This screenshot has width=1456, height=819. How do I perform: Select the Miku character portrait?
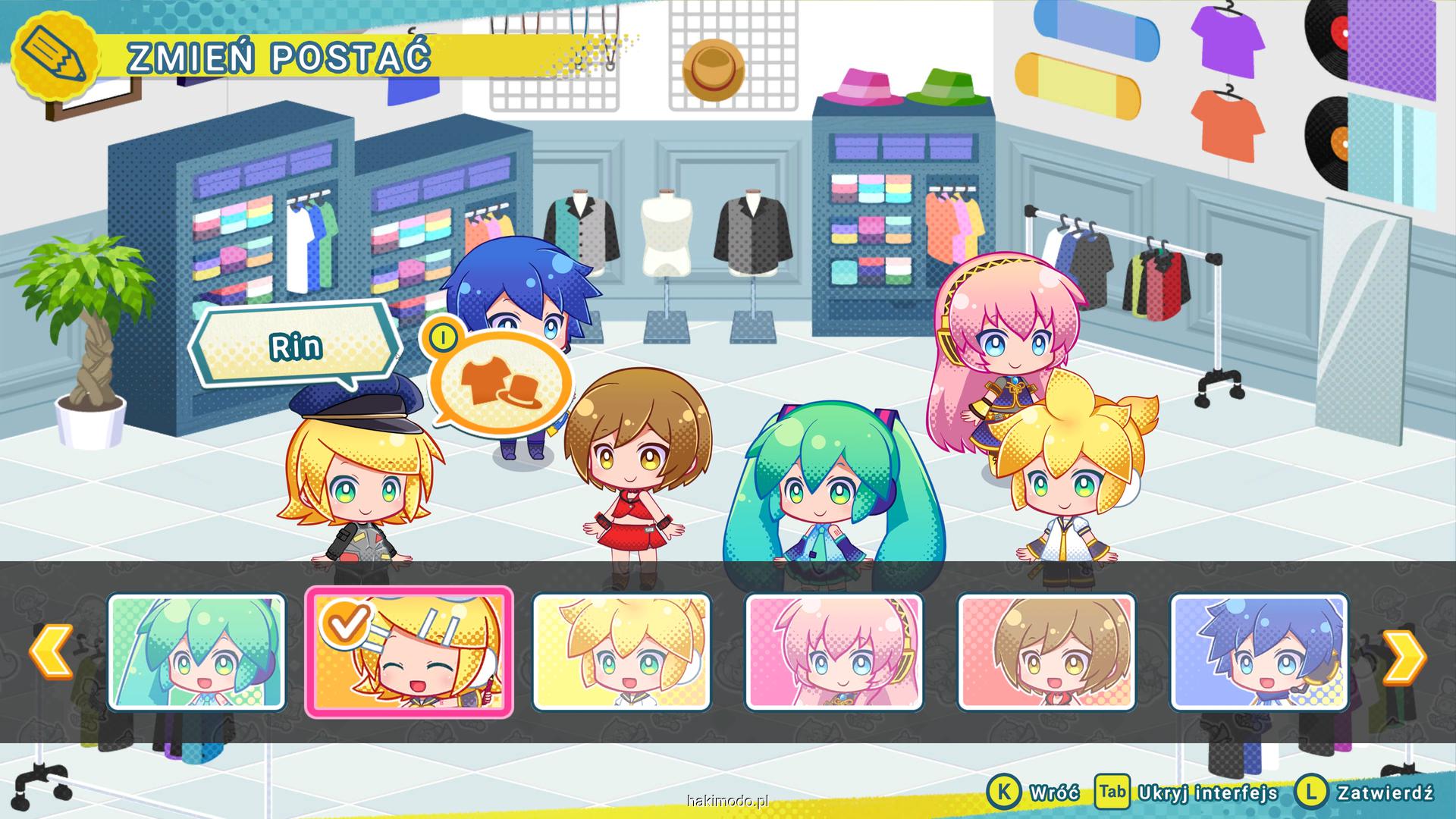pos(196,652)
